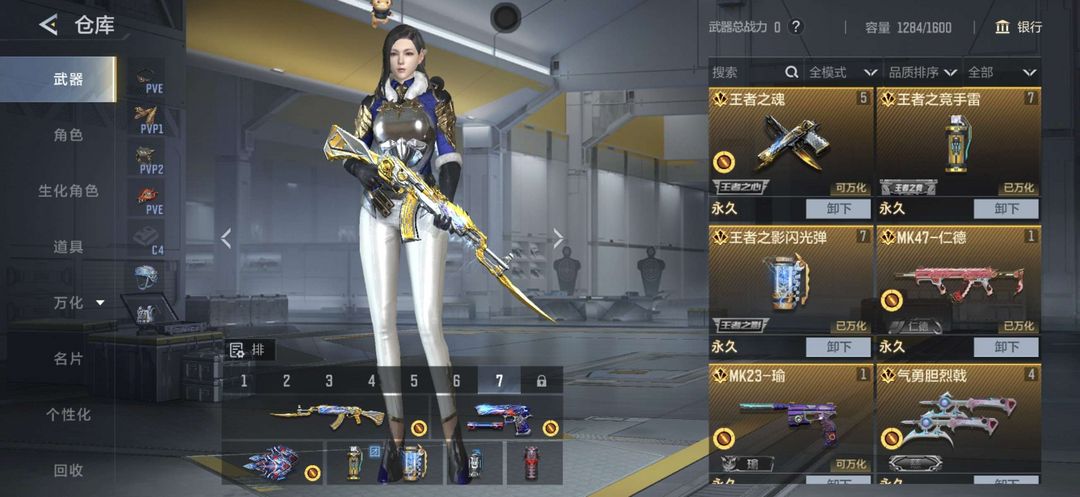
Task: Show the next character view arrow
Action: tap(559, 238)
